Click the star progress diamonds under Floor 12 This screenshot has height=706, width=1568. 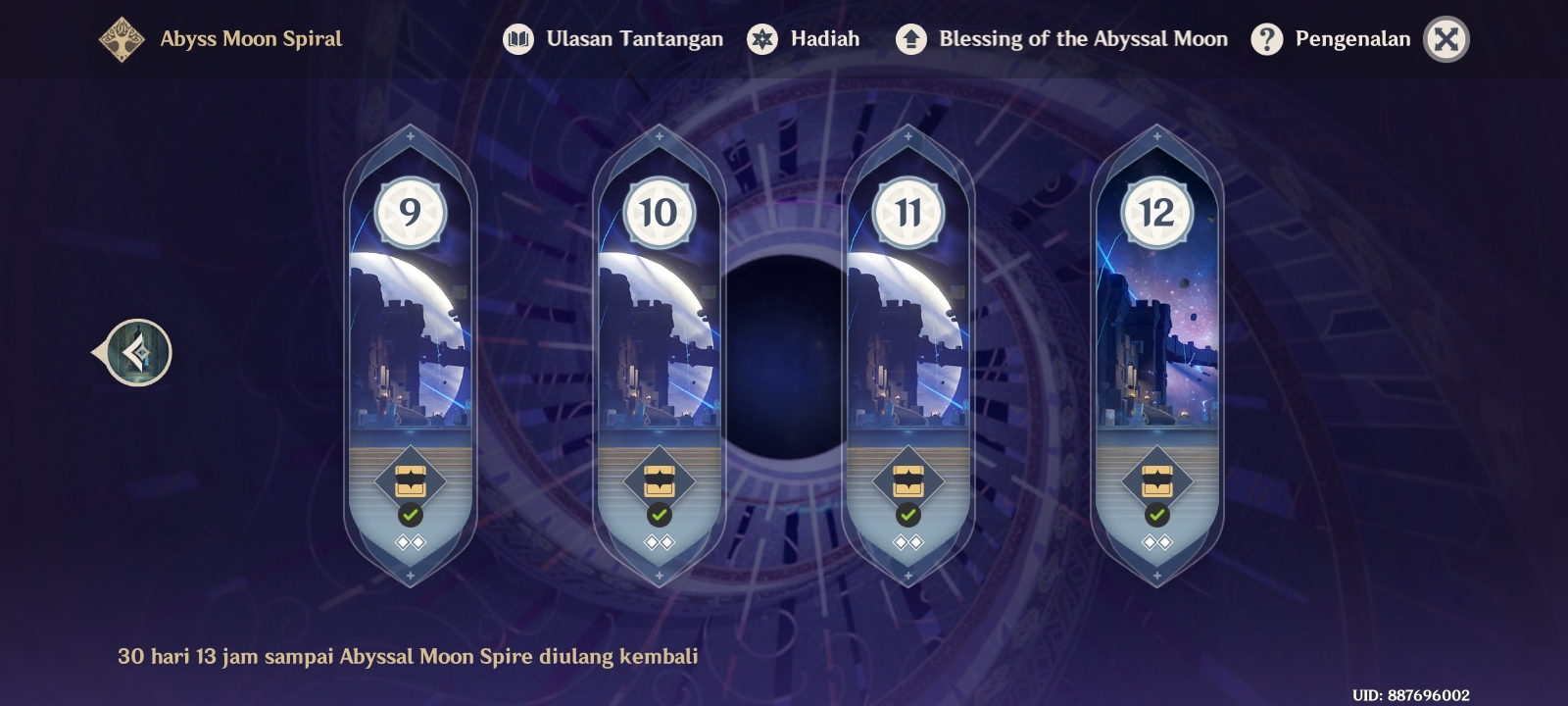[x=1157, y=541]
